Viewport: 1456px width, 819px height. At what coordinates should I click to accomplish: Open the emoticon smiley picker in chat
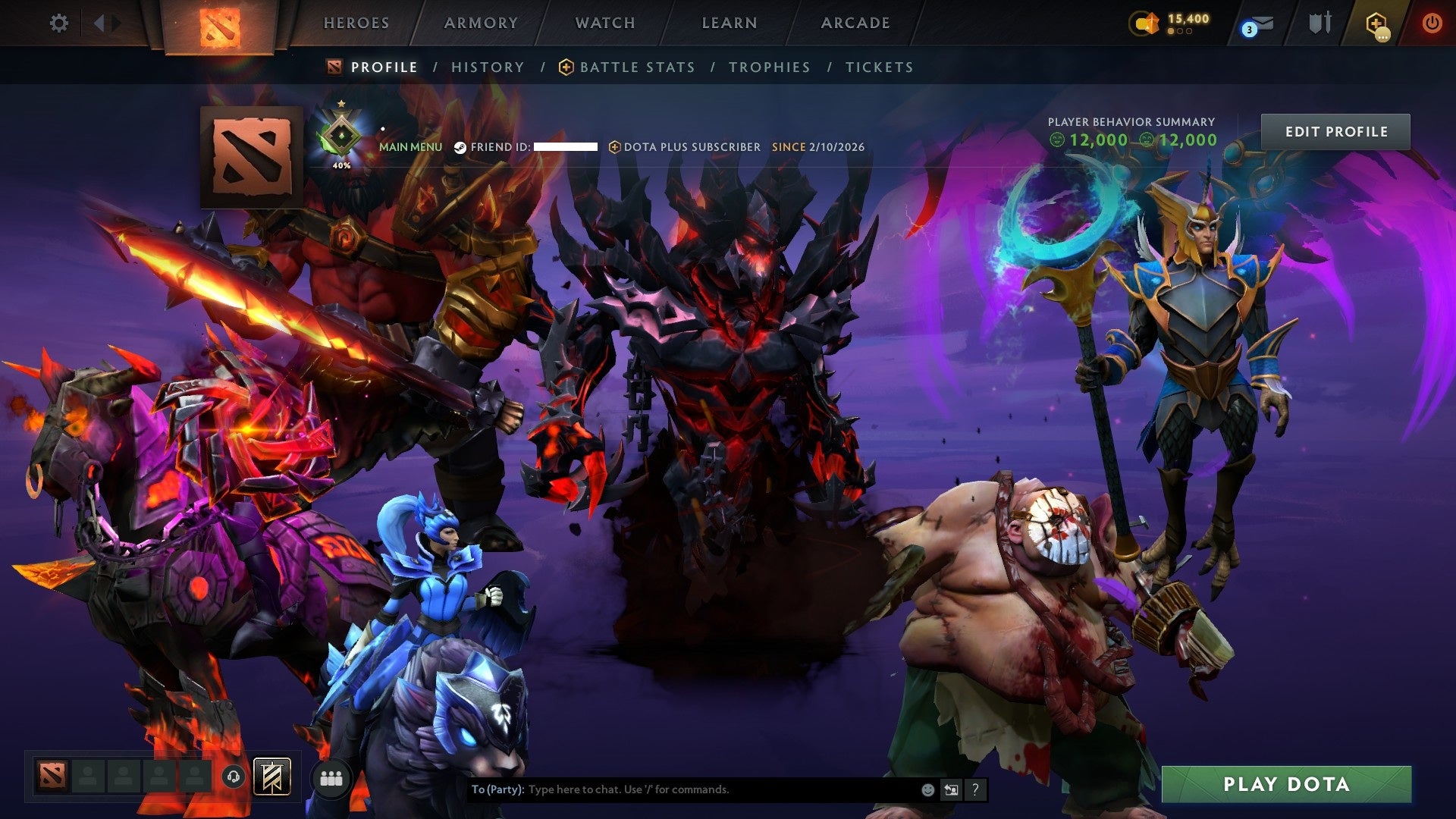coord(927,789)
